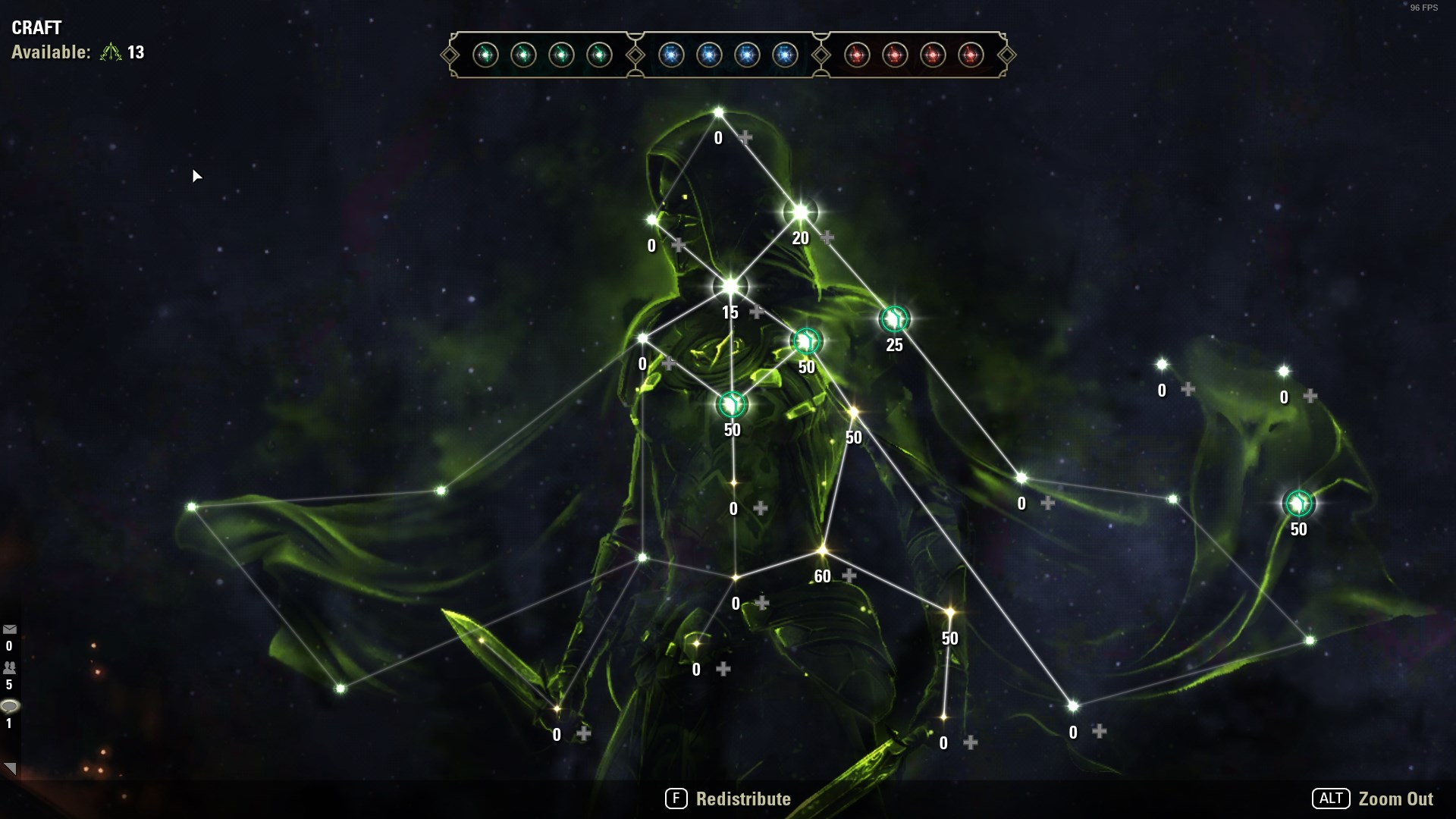Select the star showing 15 points

[730, 287]
